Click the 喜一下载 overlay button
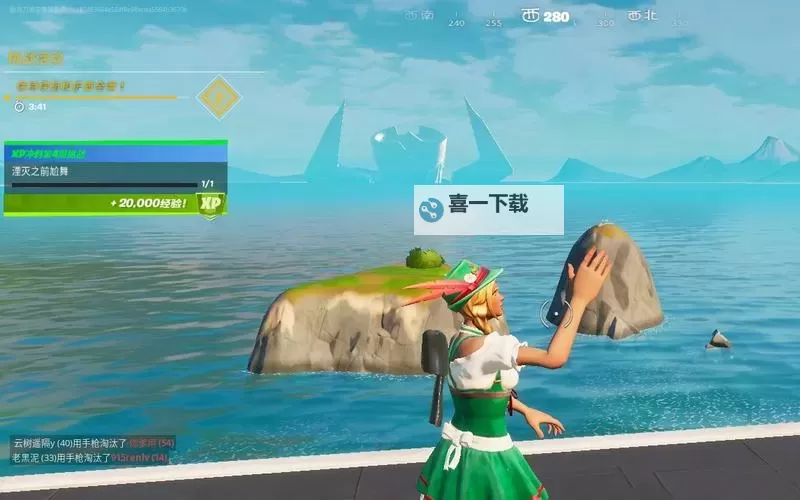Image resolution: width=800 pixels, height=500 pixels. point(489,209)
